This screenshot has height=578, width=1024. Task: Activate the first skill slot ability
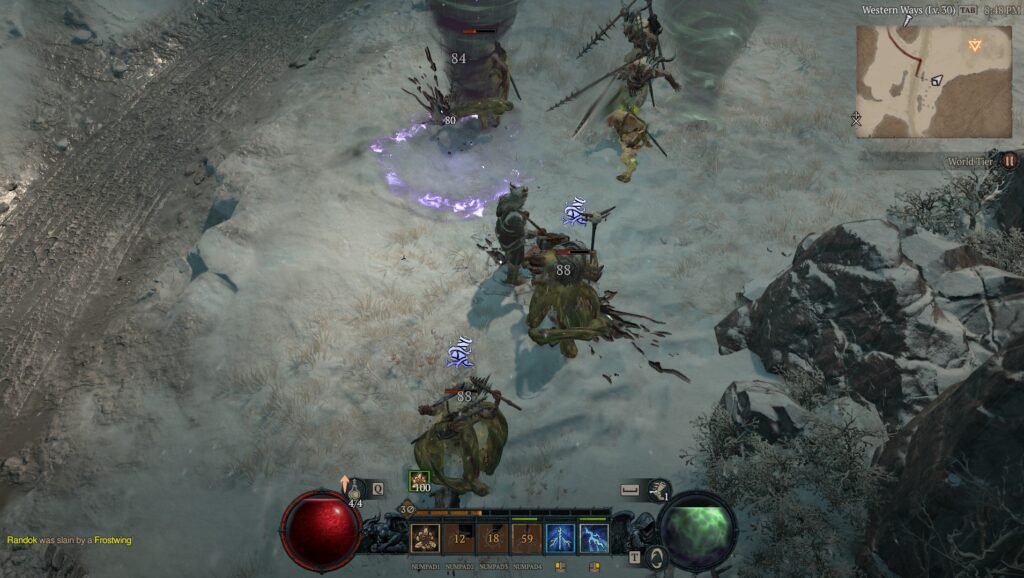pos(425,539)
